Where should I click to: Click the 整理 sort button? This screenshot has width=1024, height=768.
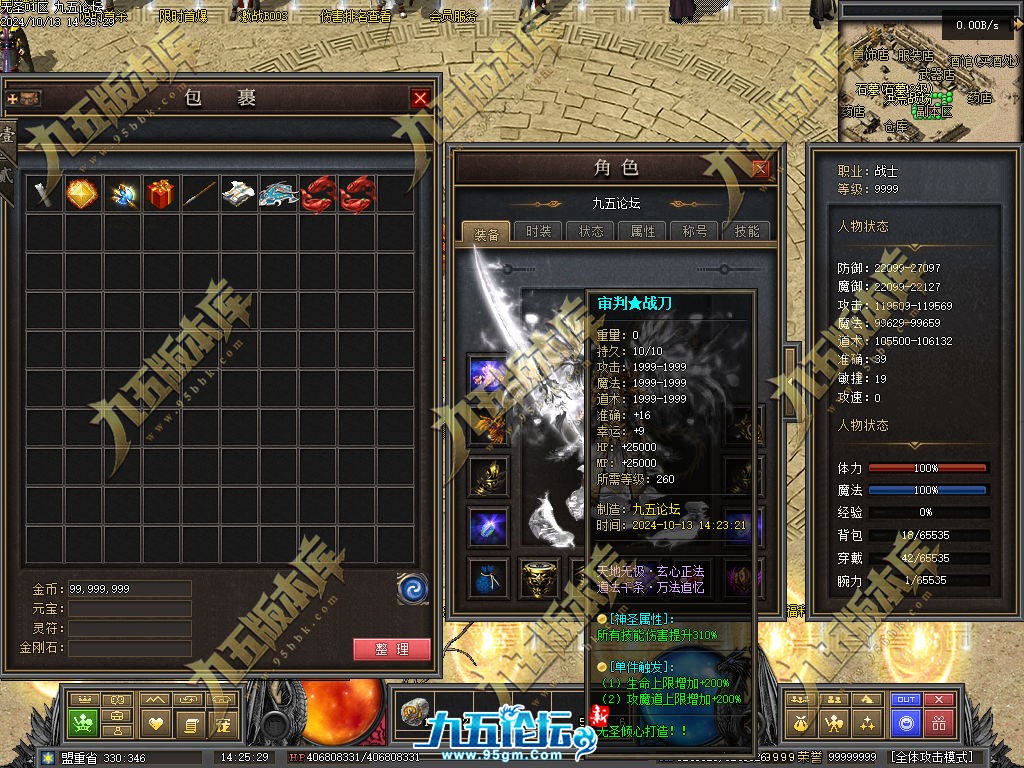[392, 649]
